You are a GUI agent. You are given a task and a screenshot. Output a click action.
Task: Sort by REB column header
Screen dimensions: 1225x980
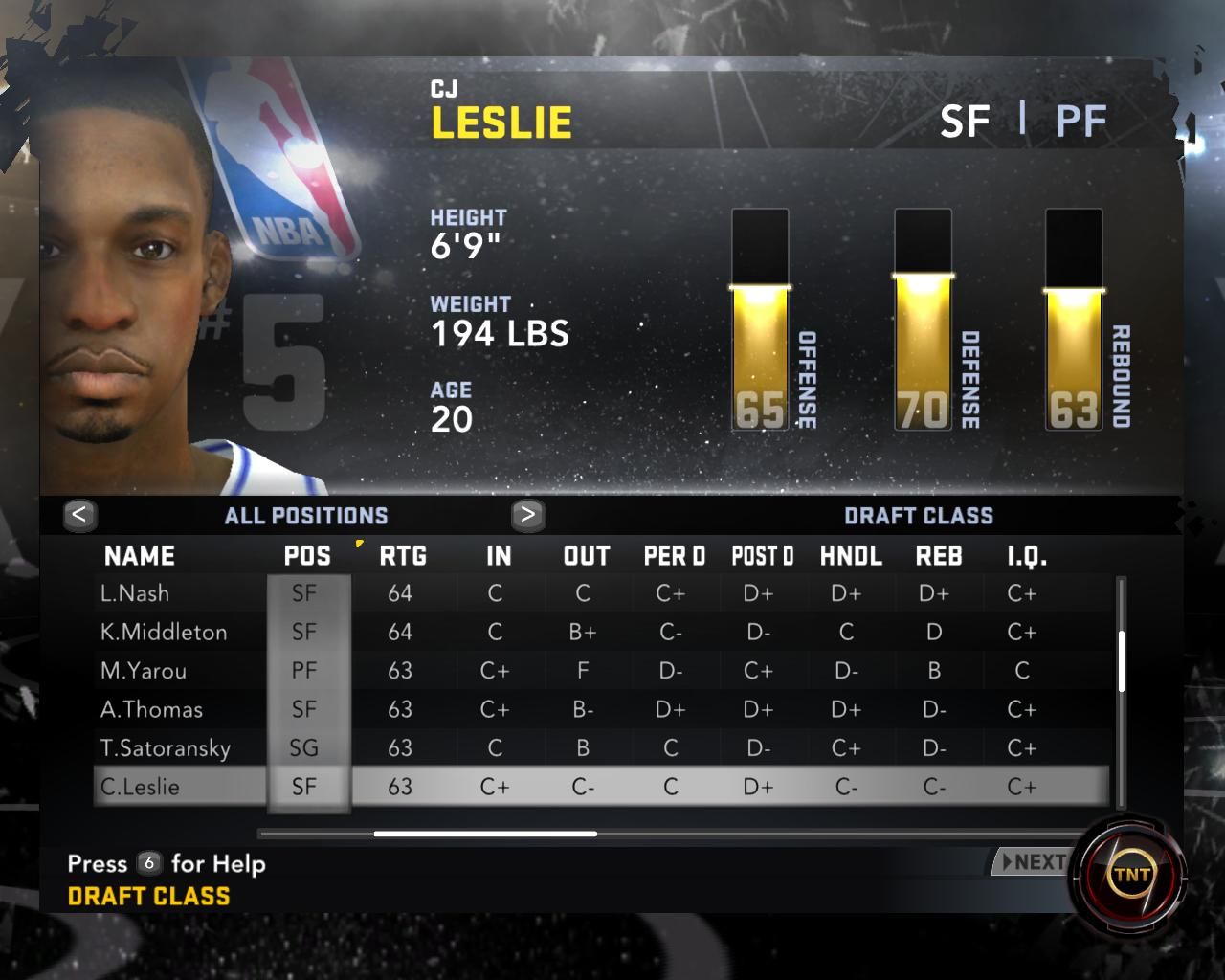click(938, 556)
